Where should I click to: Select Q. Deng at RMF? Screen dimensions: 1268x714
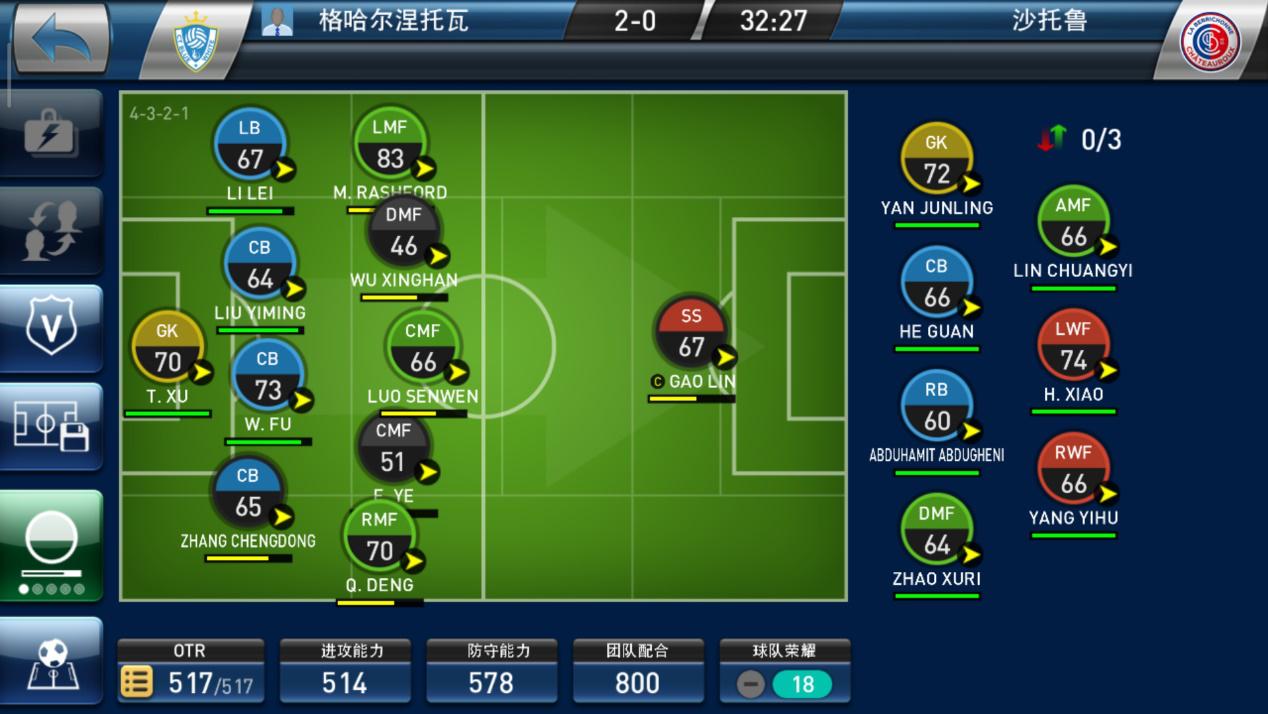click(379, 538)
